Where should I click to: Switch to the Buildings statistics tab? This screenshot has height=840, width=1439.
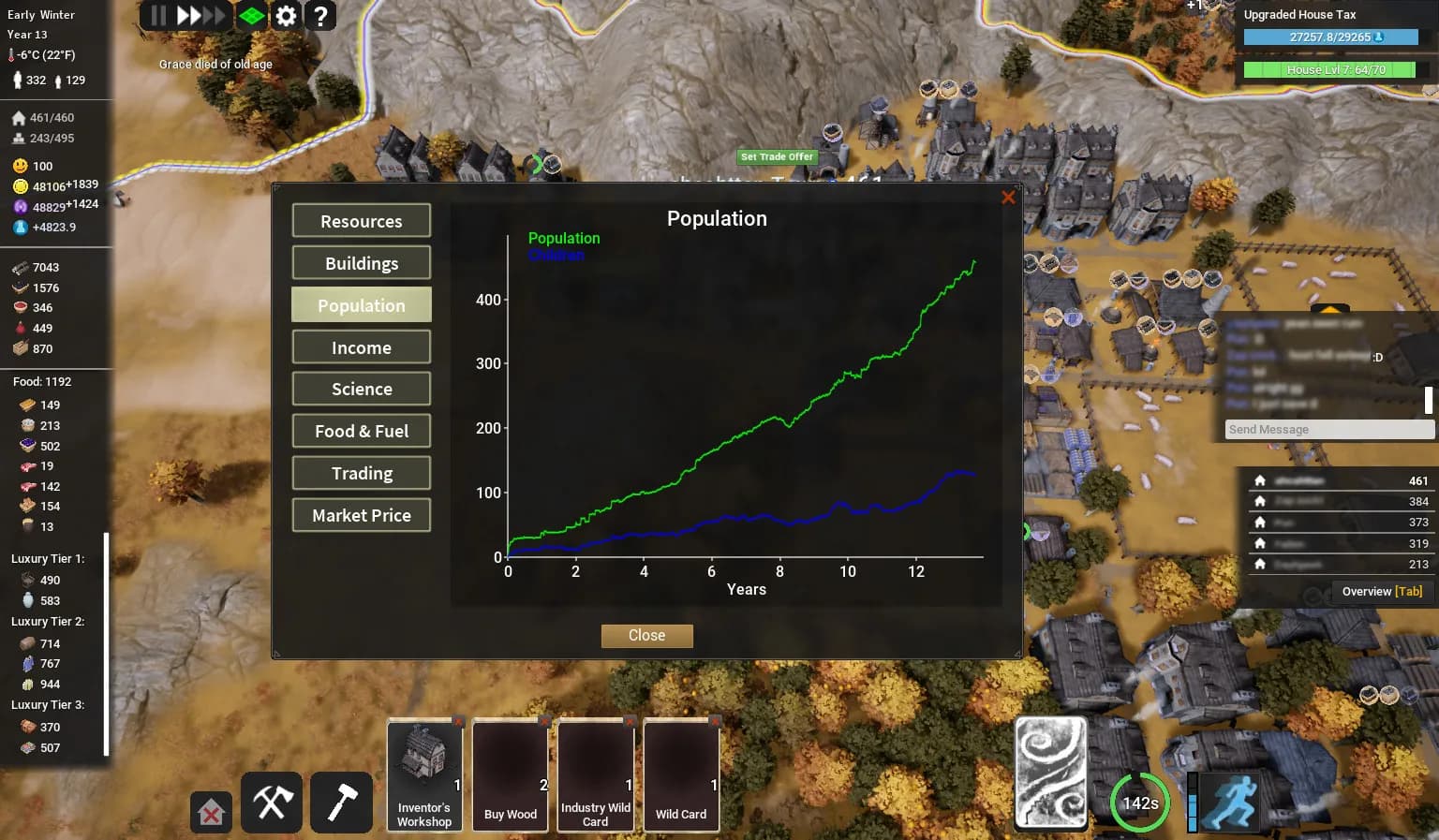361,262
